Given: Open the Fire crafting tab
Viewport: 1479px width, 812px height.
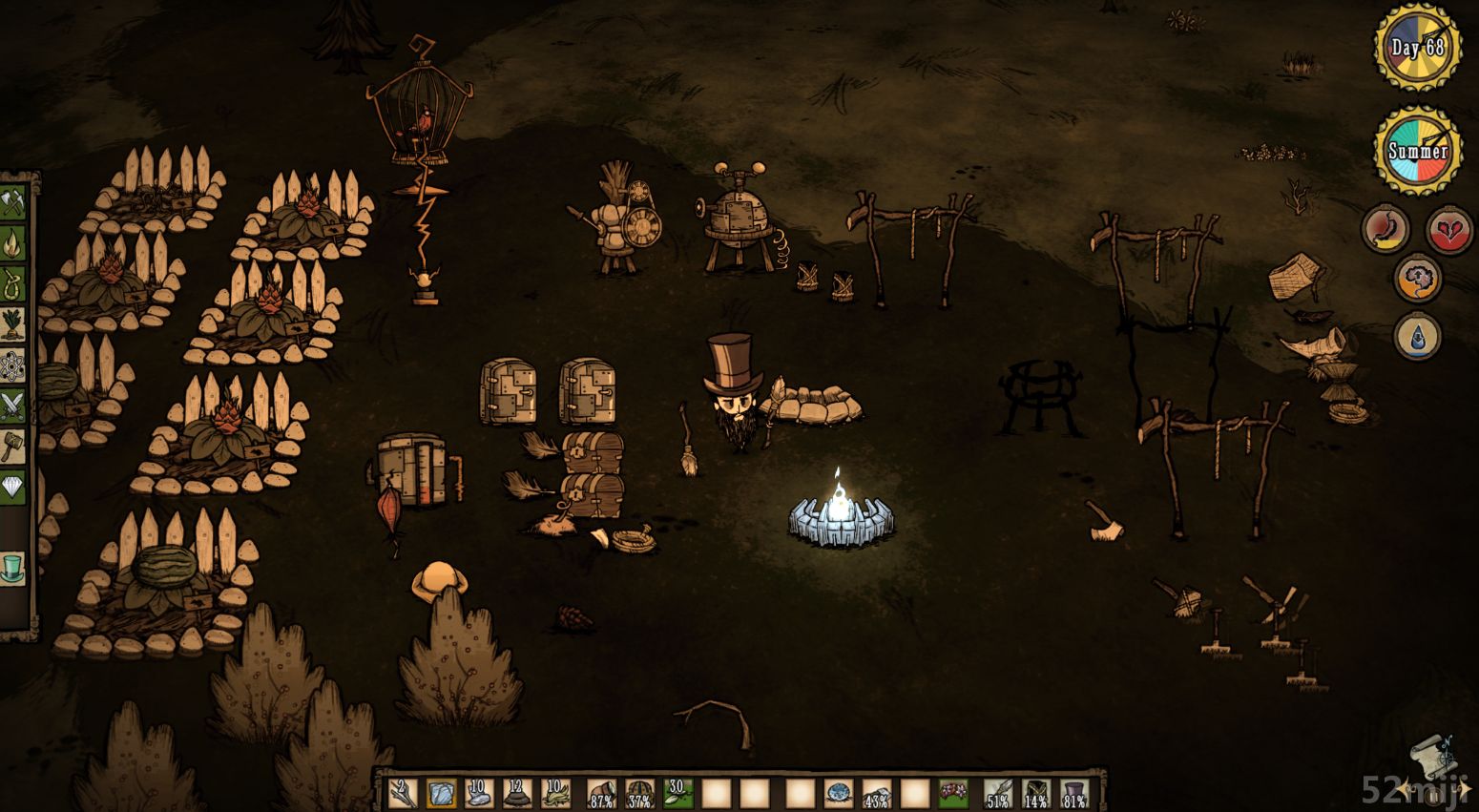Looking at the screenshot, I should click(14, 243).
